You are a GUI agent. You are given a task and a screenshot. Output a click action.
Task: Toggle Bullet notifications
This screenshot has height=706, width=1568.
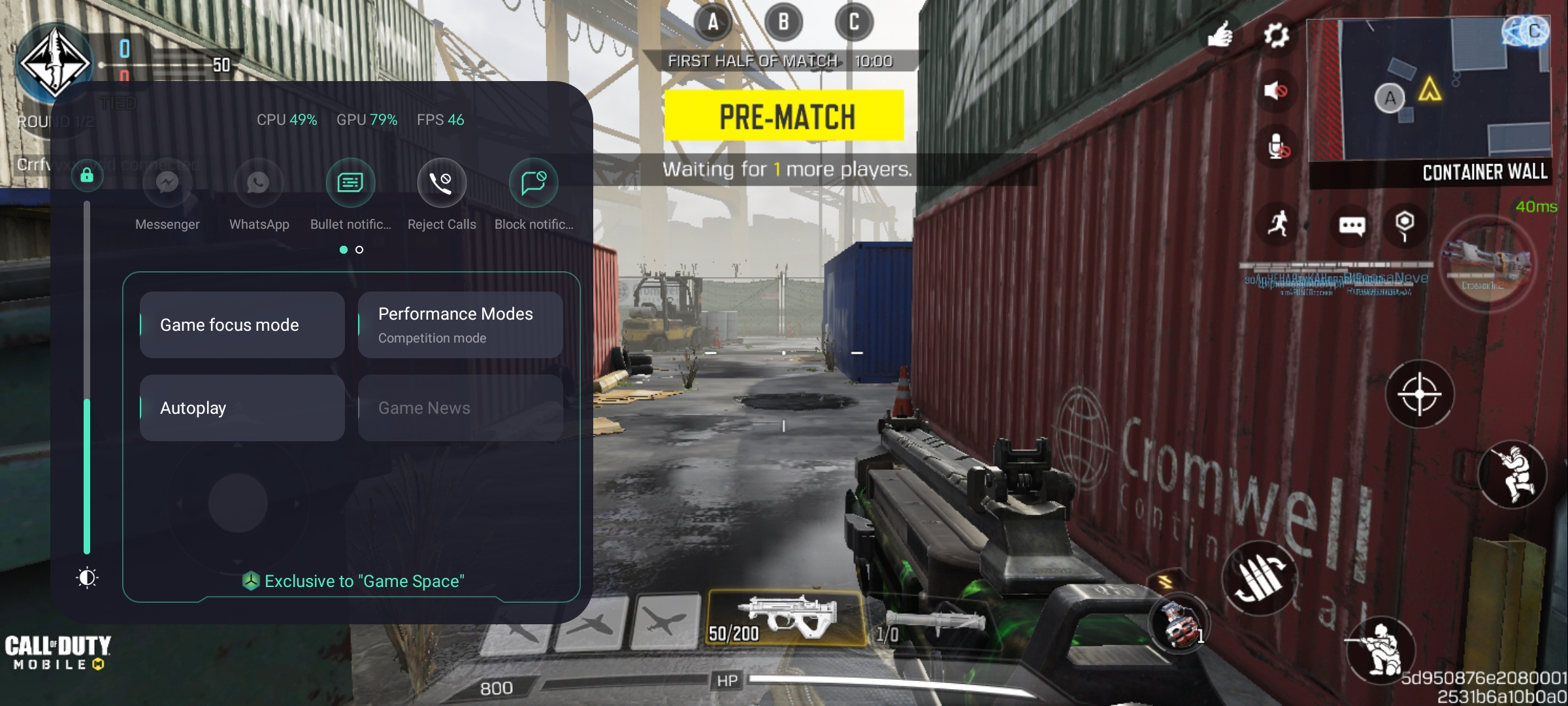coord(350,182)
